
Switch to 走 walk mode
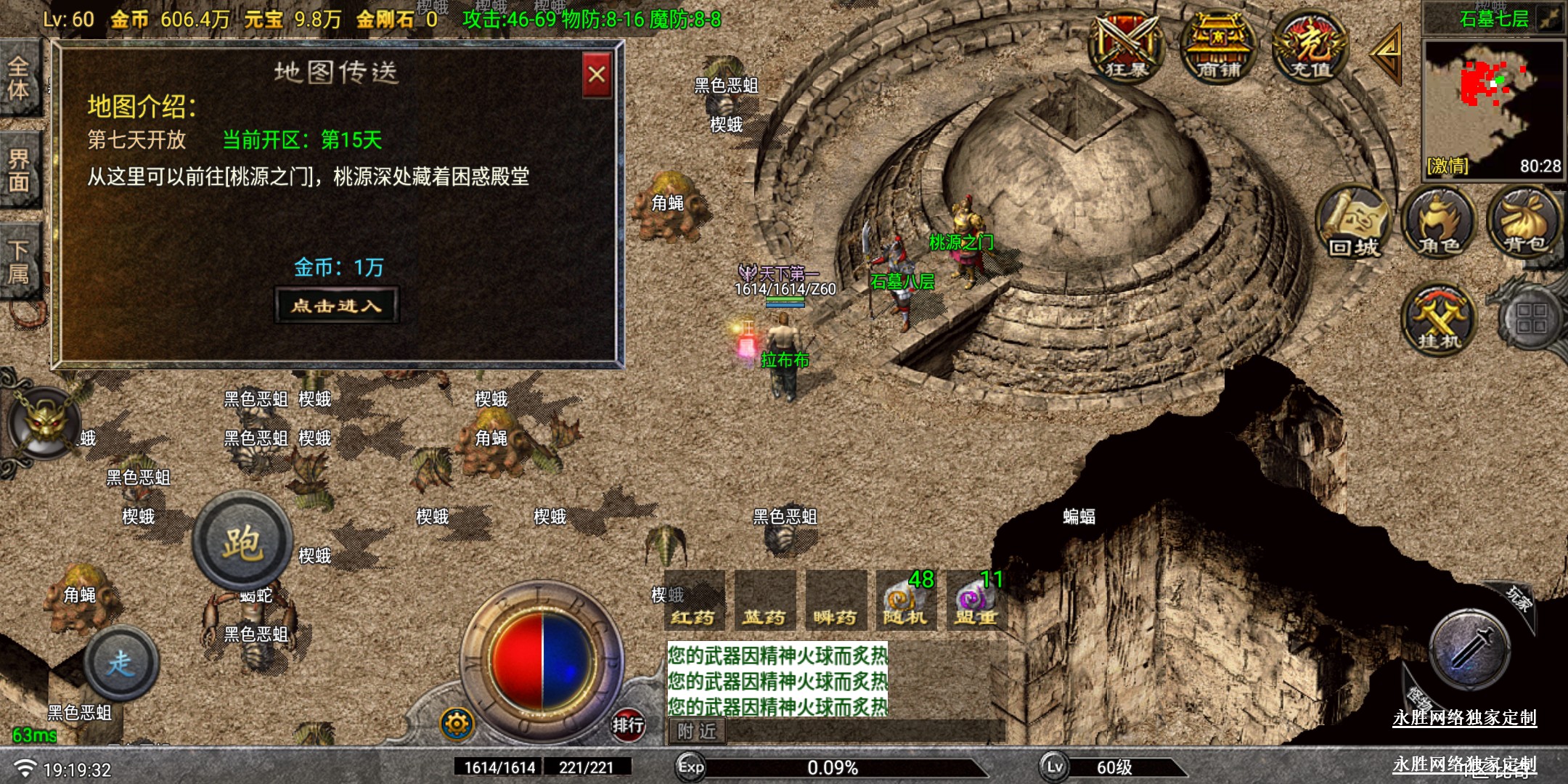tap(121, 662)
